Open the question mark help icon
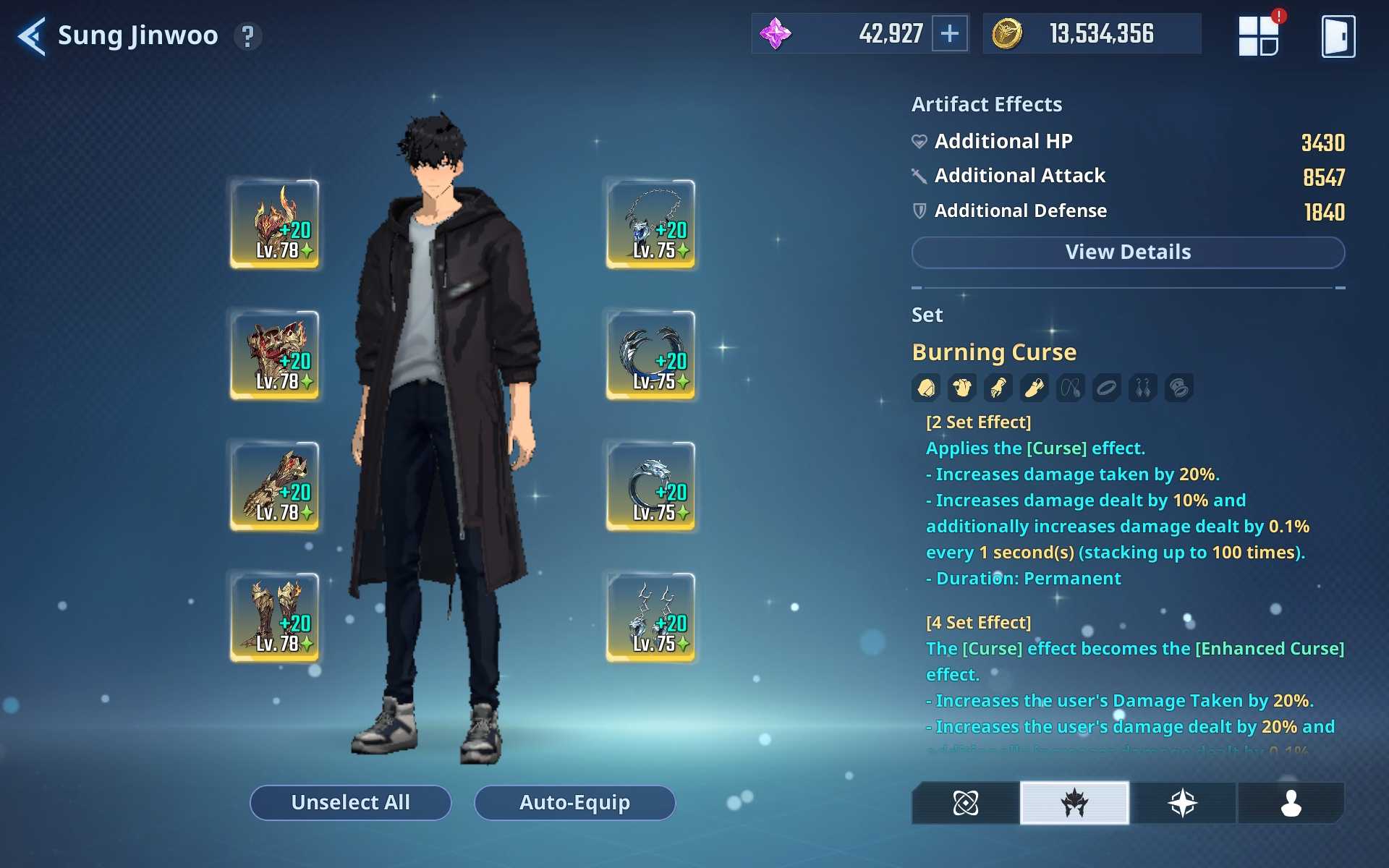Screen dimensions: 1389x868 [248, 36]
